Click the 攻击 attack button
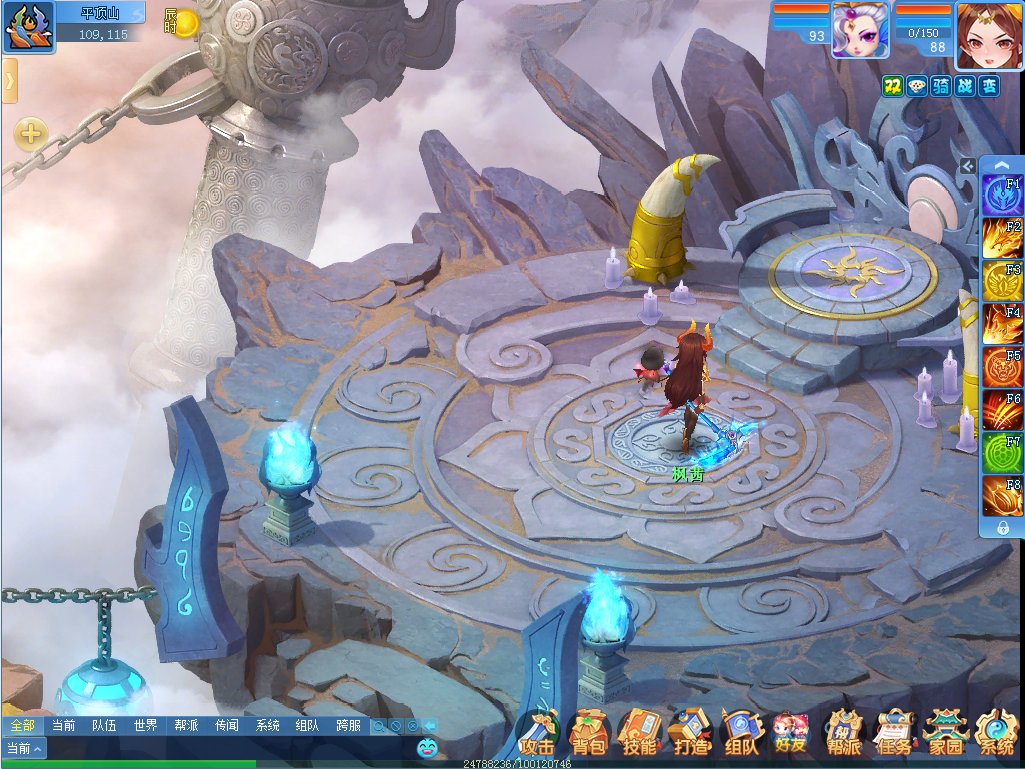1025x769 pixels. tap(537, 734)
